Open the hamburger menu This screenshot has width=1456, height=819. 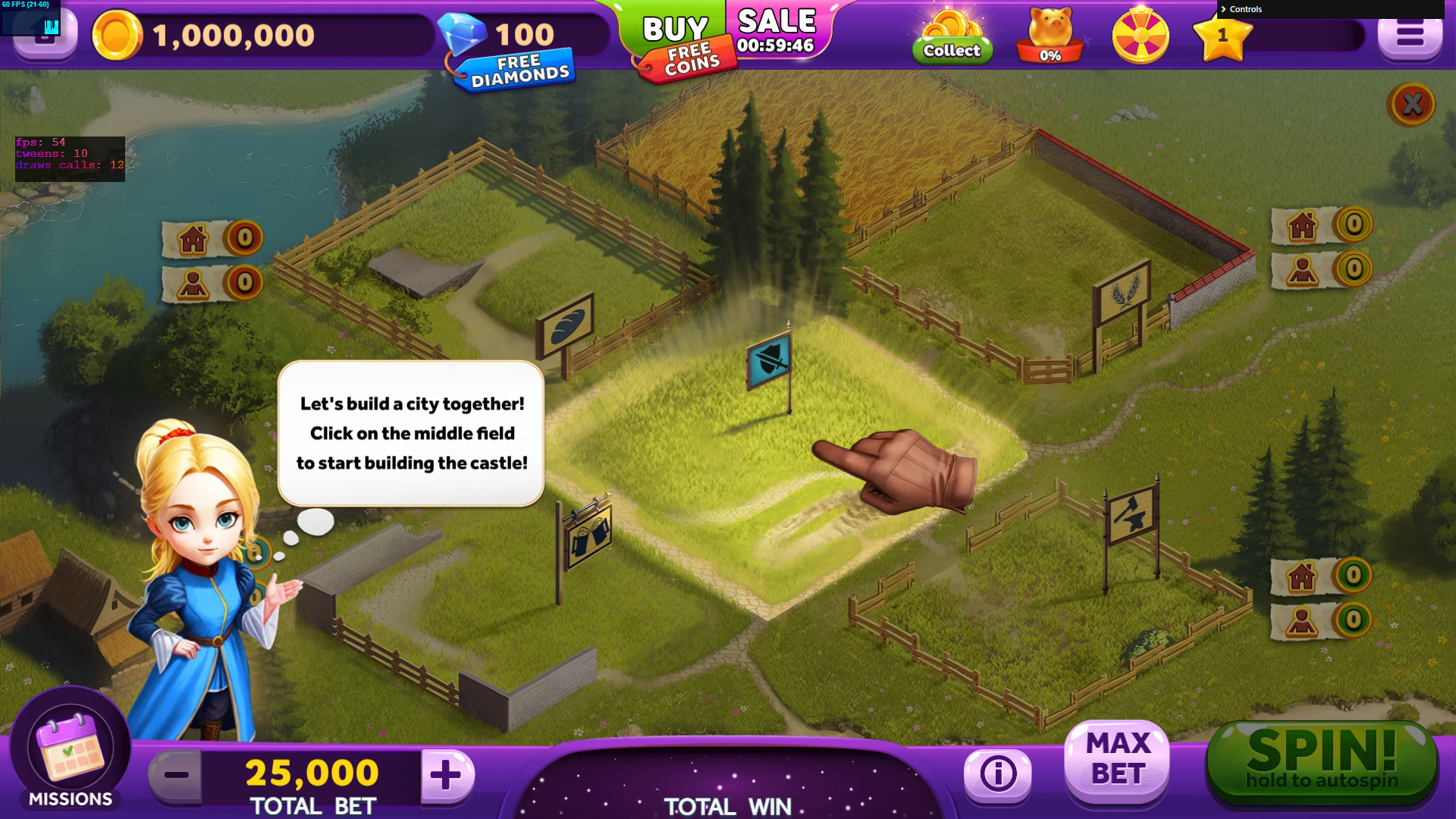click(x=1410, y=35)
